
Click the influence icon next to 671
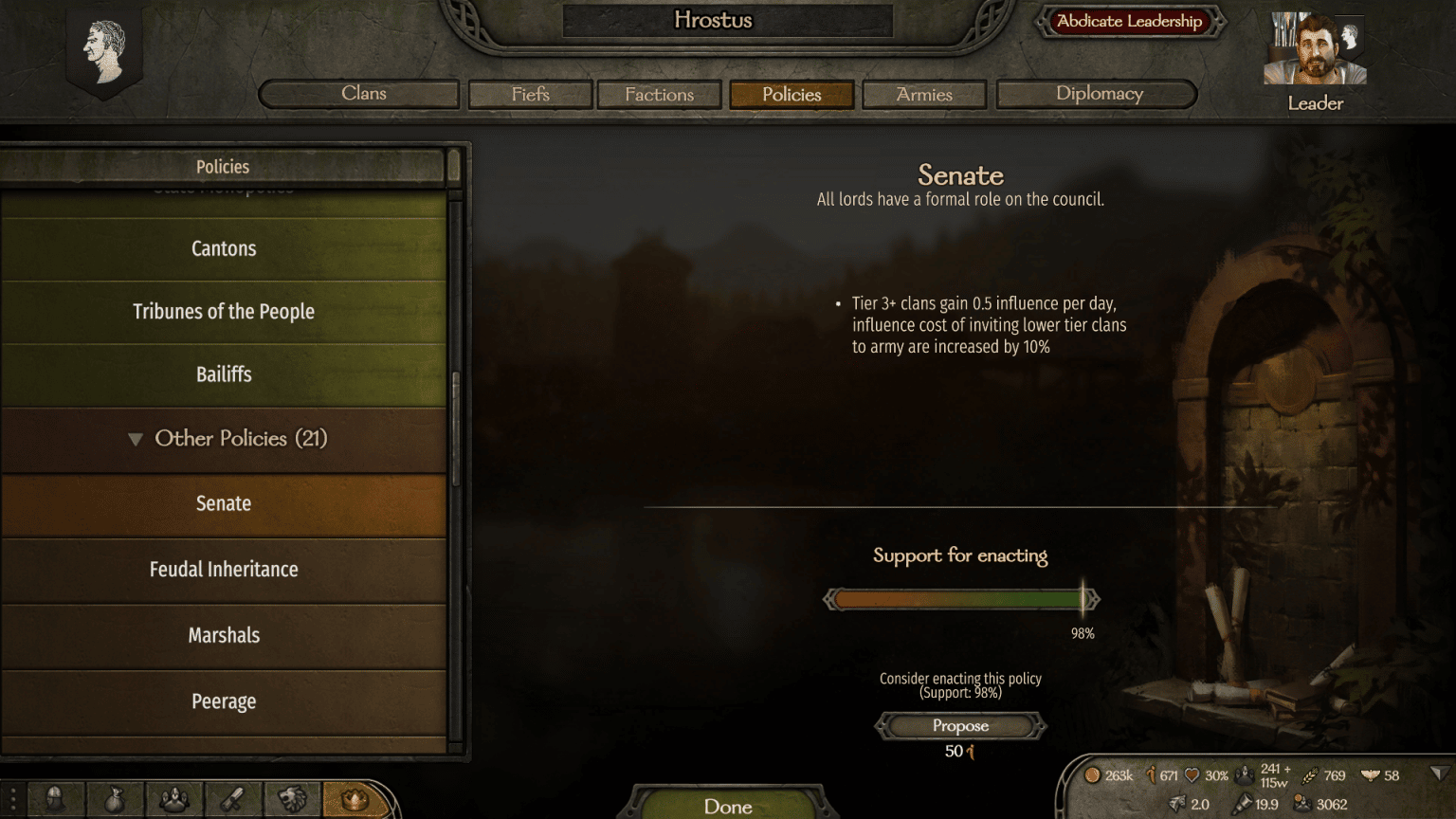tap(1151, 775)
